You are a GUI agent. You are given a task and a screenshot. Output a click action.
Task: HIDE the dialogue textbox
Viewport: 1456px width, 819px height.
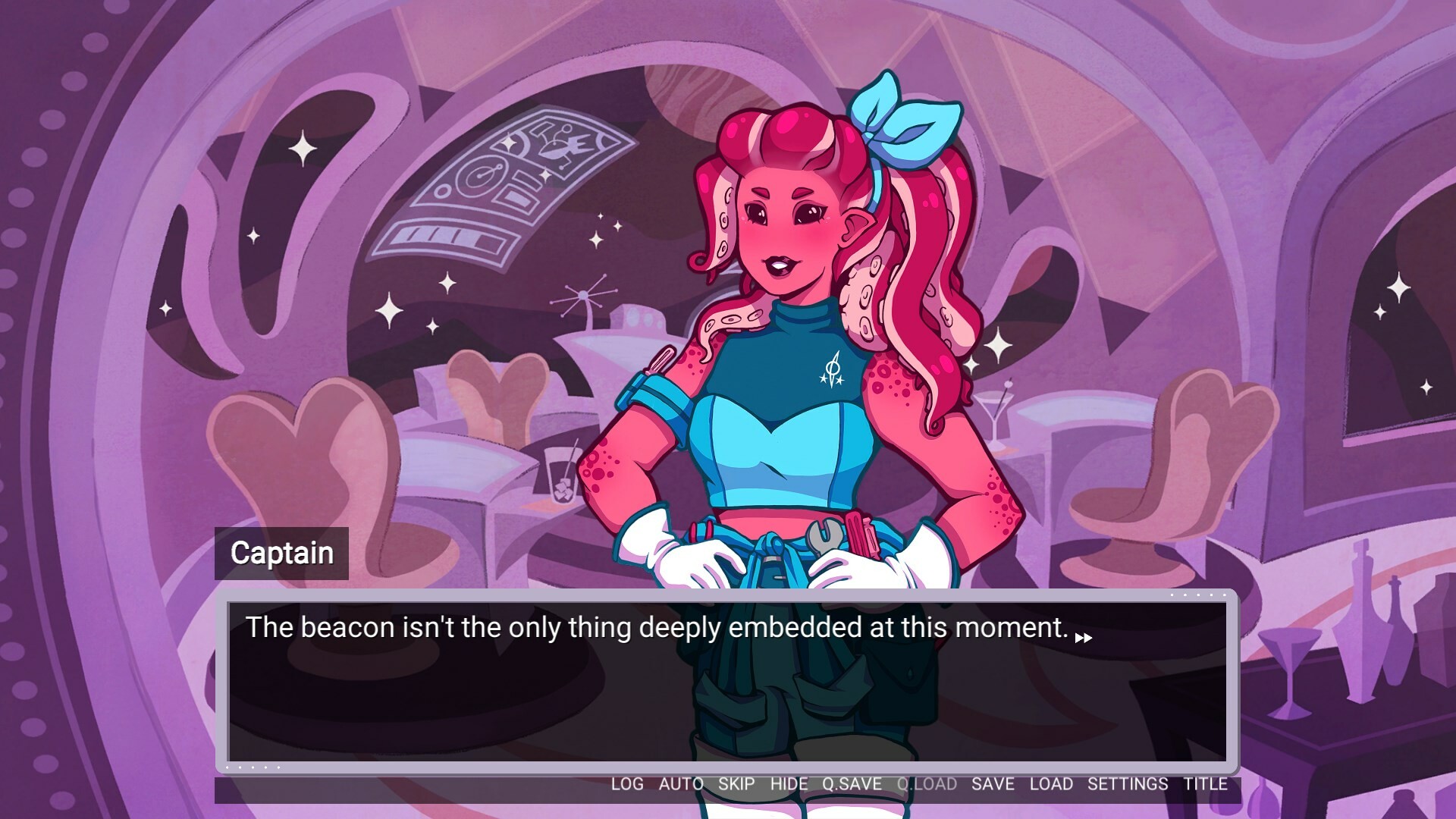[788, 785]
